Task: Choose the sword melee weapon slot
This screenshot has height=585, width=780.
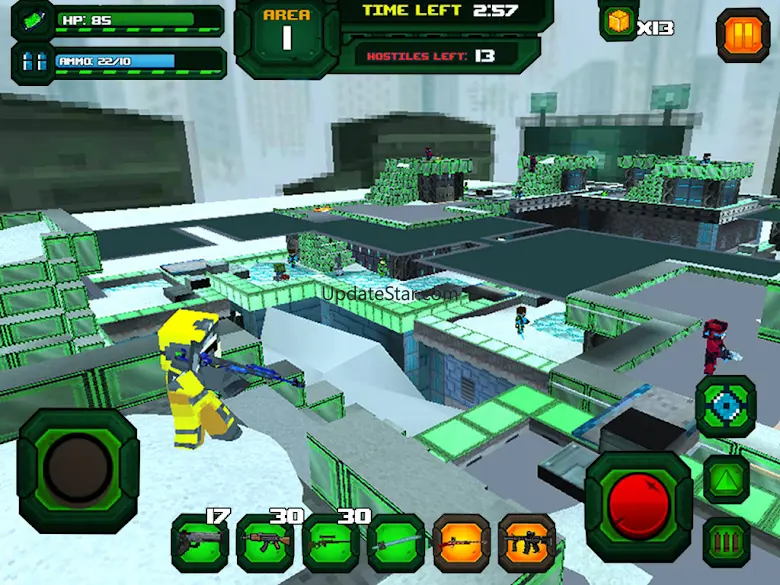Action: coord(396,544)
